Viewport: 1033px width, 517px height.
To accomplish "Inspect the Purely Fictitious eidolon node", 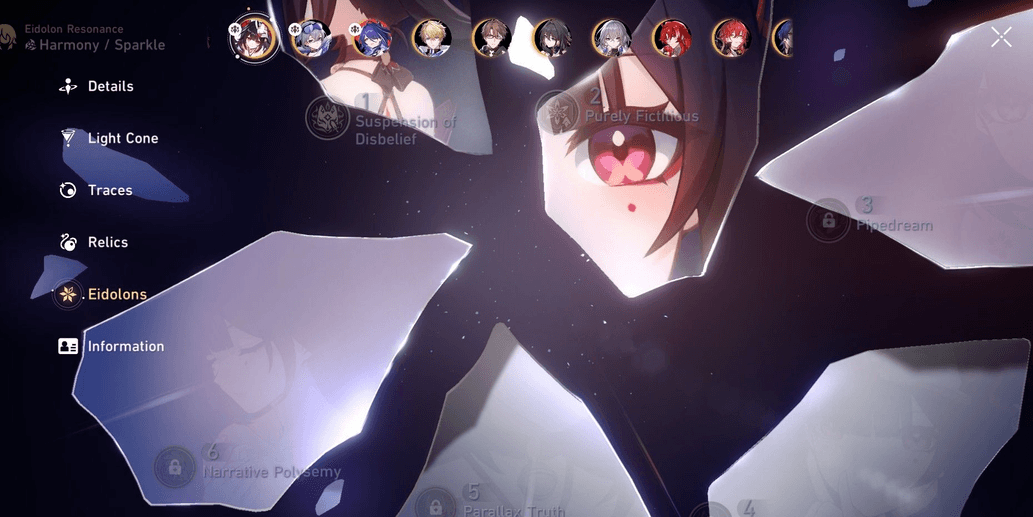I will click(559, 110).
